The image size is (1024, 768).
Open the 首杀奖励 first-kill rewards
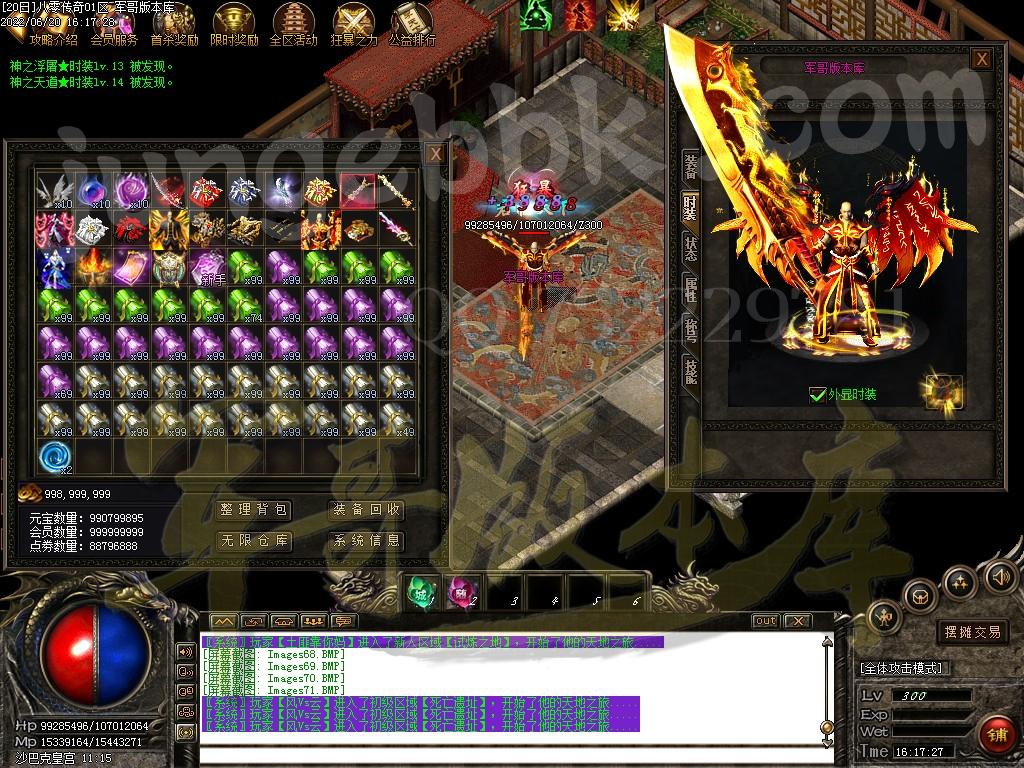(174, 25)
